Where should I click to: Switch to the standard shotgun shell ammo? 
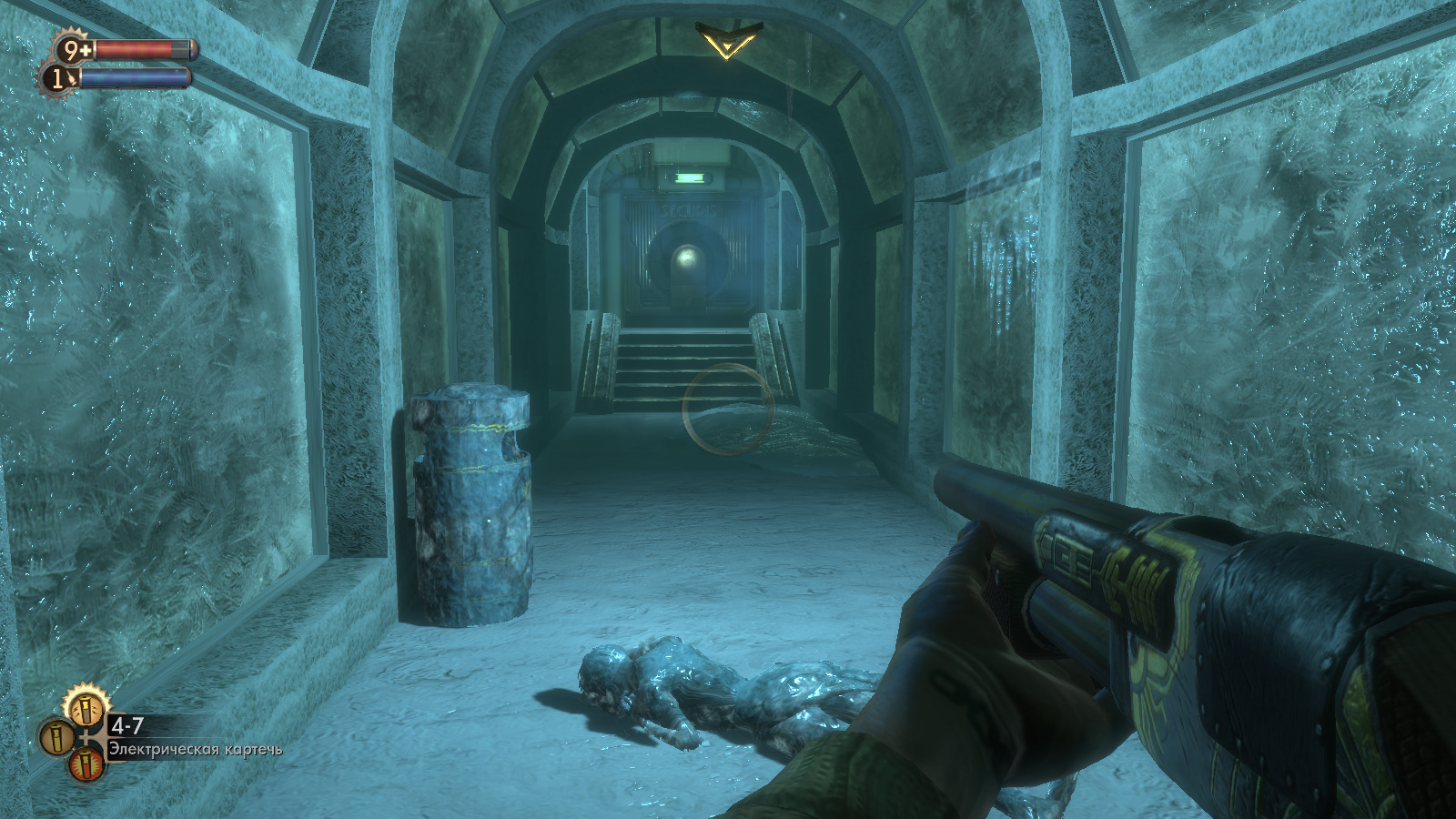[55, 736]
